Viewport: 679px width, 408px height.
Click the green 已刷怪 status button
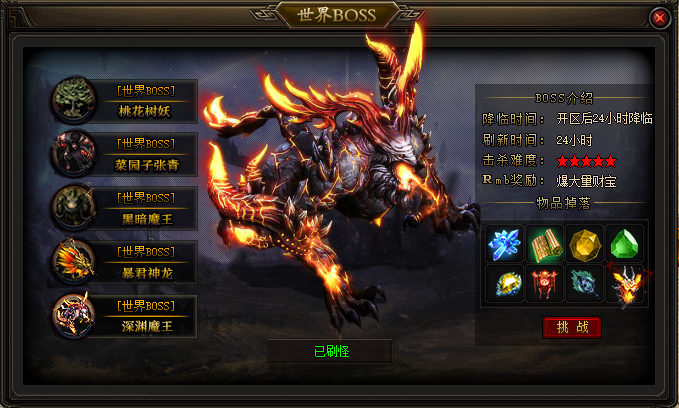tap(330, 351)
